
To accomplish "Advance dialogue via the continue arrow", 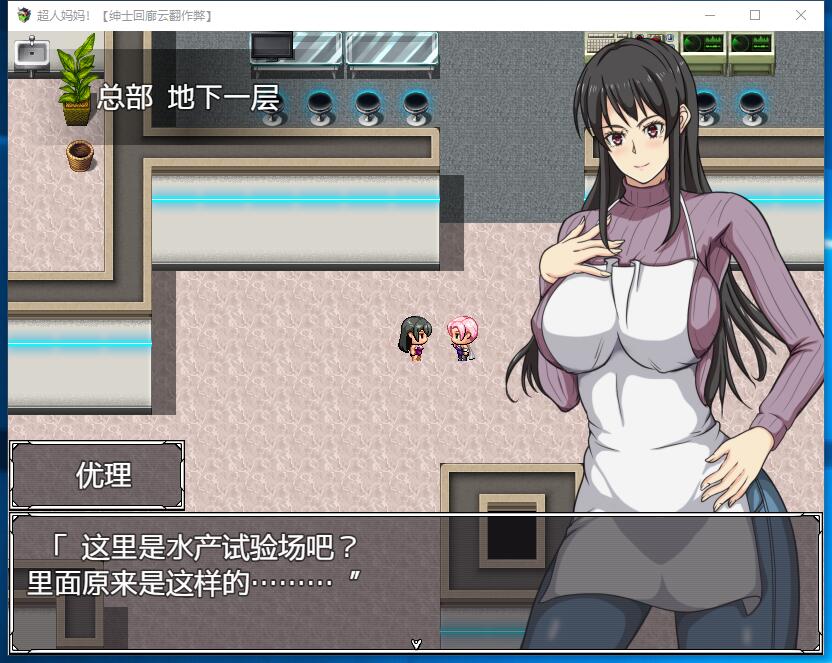I will point(416,644).
